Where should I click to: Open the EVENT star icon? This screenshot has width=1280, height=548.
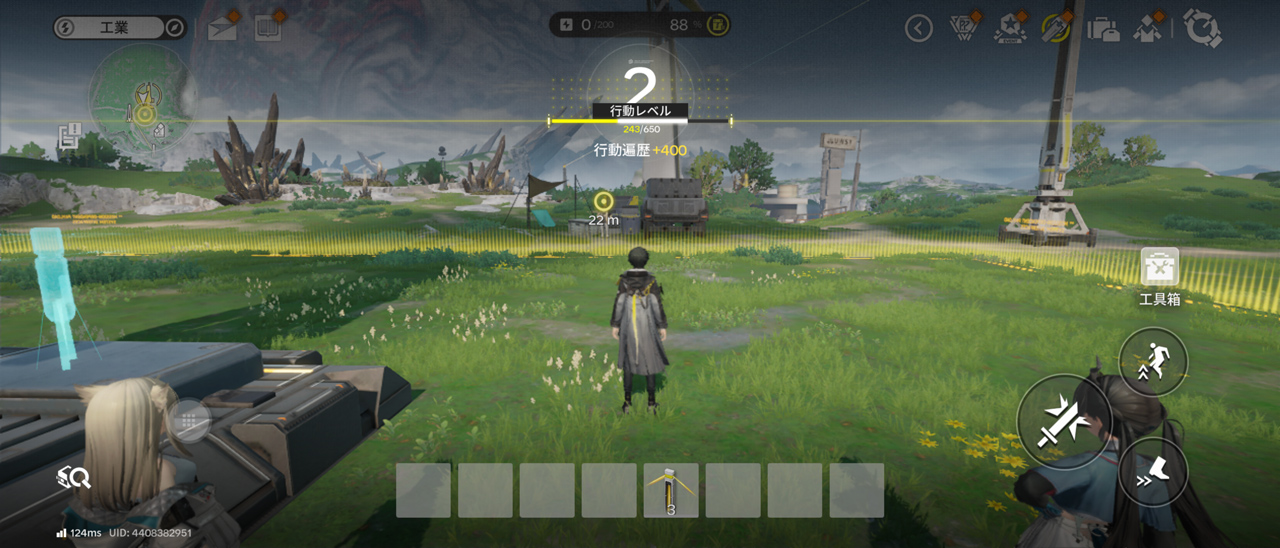click(1010, 28)
